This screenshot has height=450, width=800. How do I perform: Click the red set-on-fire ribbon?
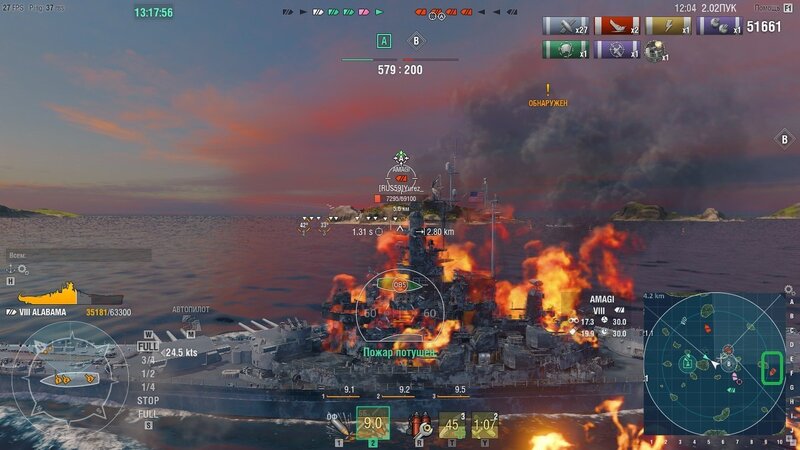click(x=617, y=26)
